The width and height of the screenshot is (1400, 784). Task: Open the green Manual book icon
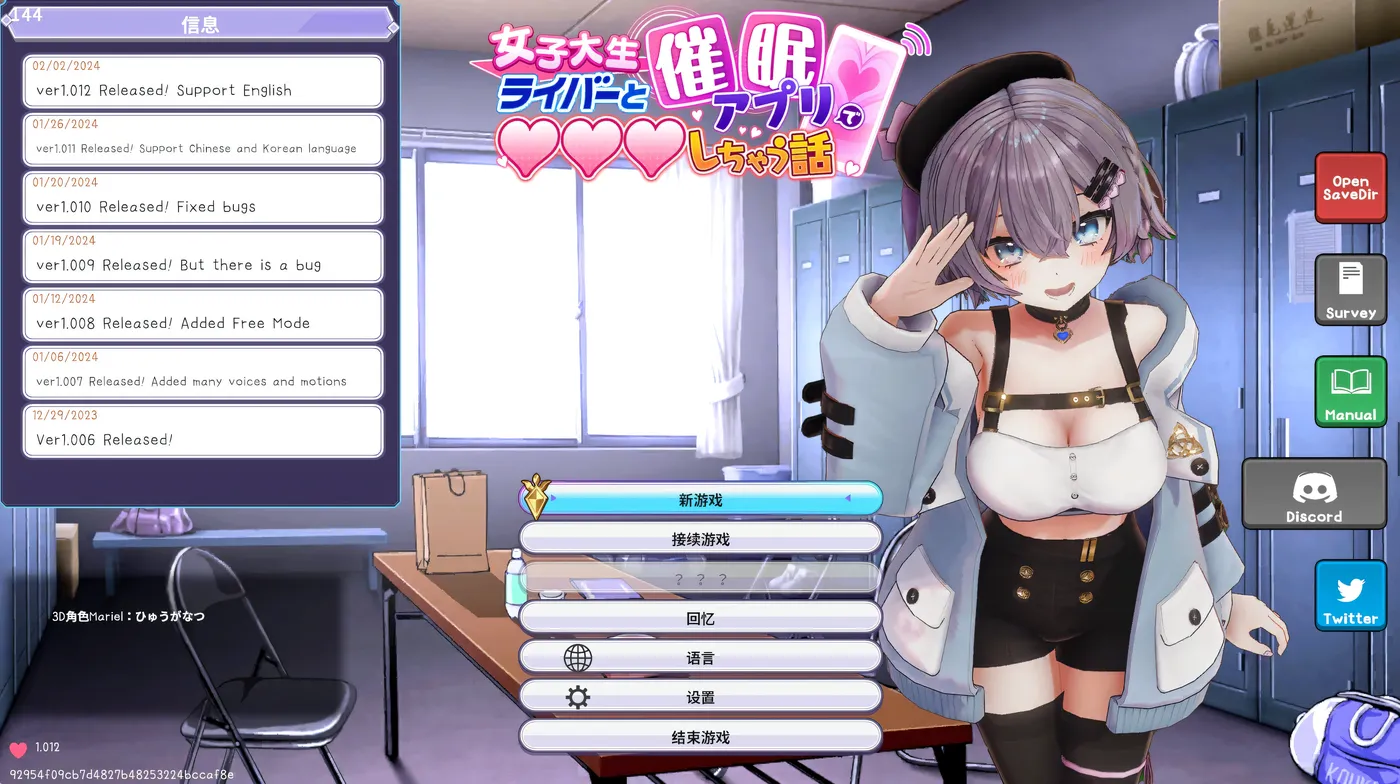1351,391
